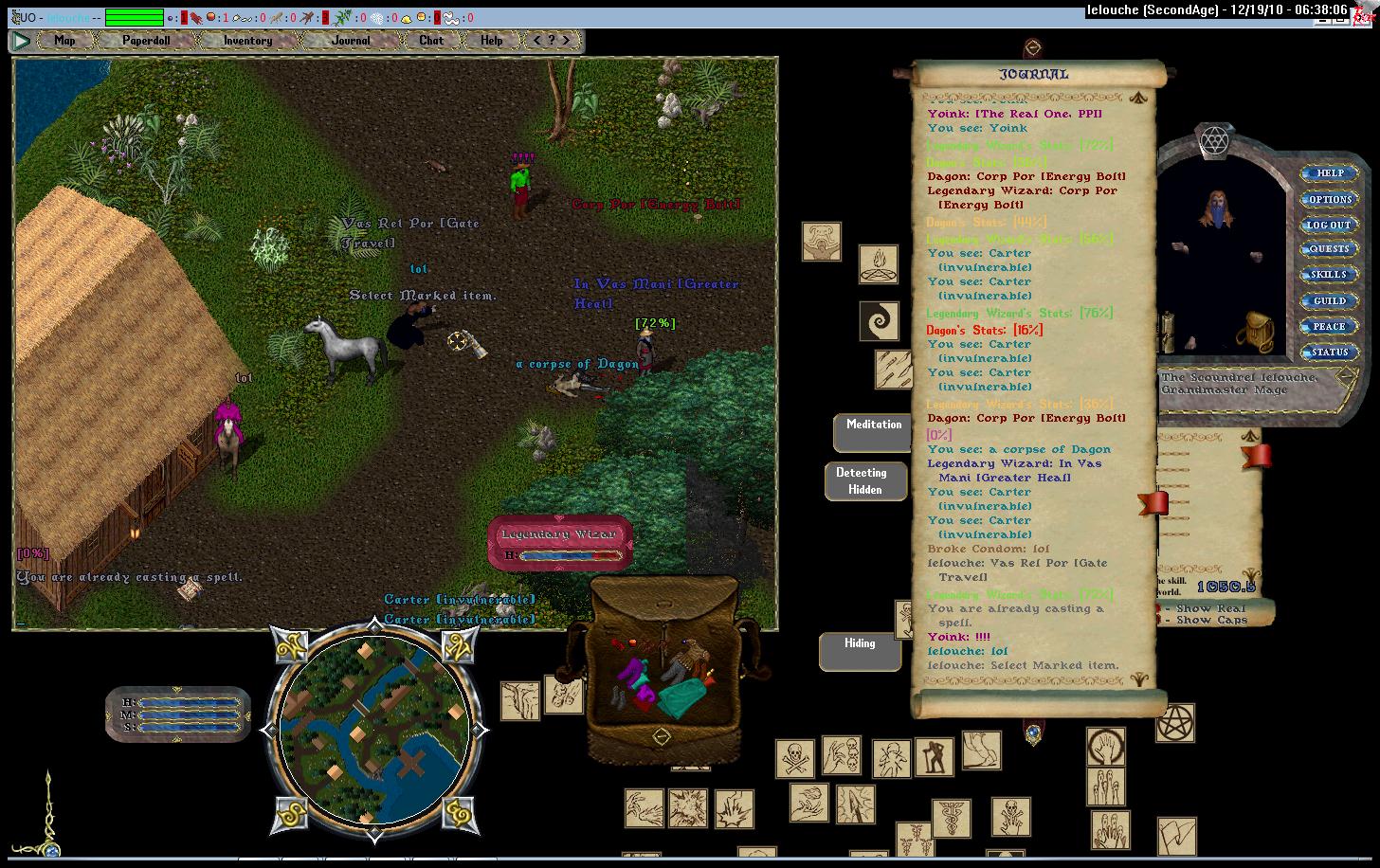Show the Journal from the top bar
Image resolution: width=1380 pixels, height=868 pixels.
point(351,40)
